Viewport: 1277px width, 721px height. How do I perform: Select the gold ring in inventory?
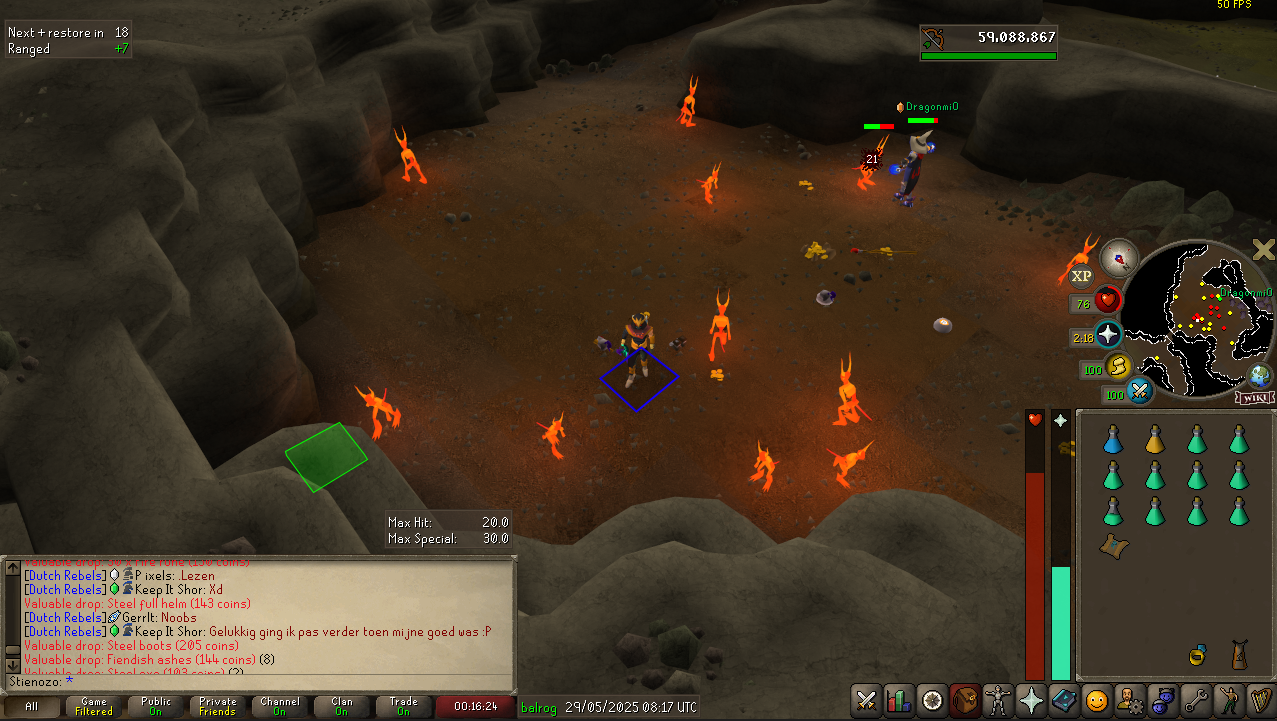[x=1196, y=655]
